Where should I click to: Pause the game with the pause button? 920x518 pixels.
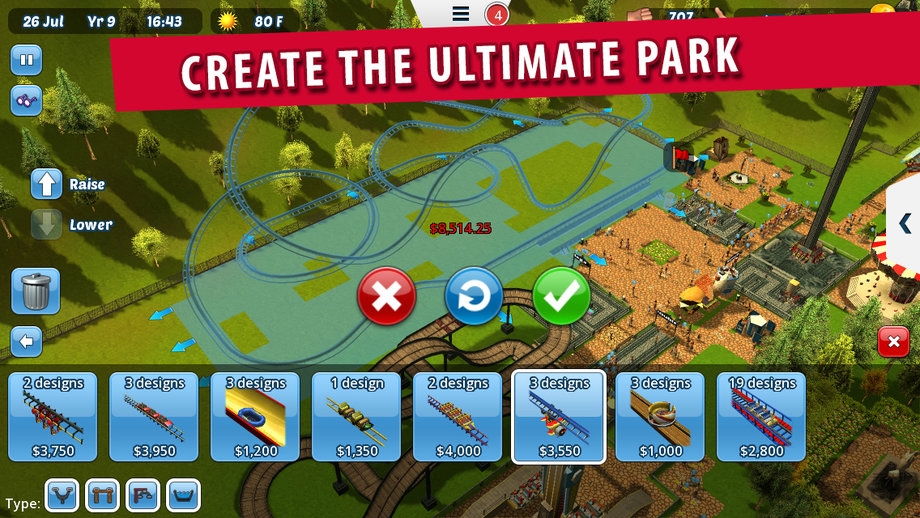pyautogui.click(x=26, y=60)
